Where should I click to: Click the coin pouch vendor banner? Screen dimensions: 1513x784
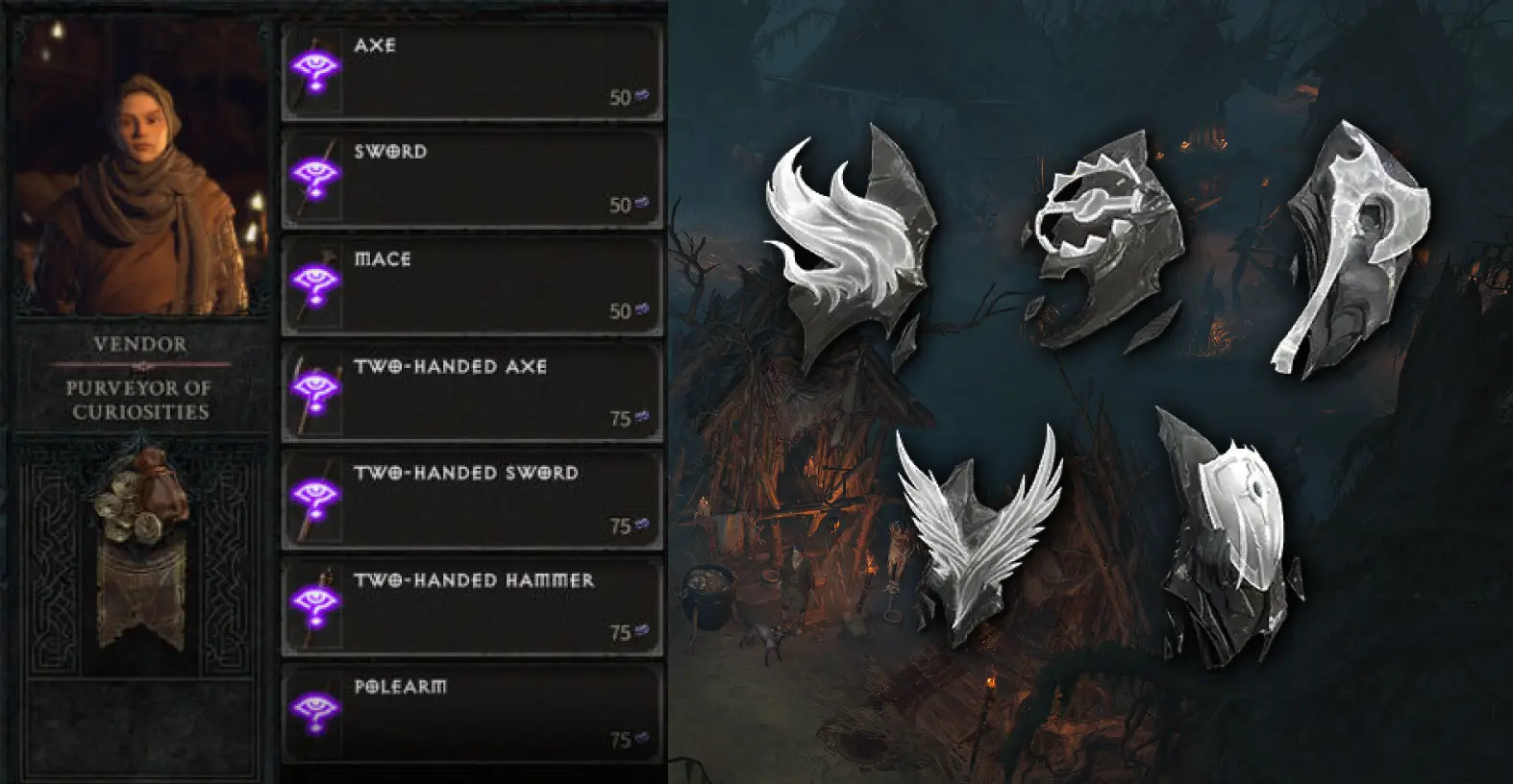click(x=140, y=548)
